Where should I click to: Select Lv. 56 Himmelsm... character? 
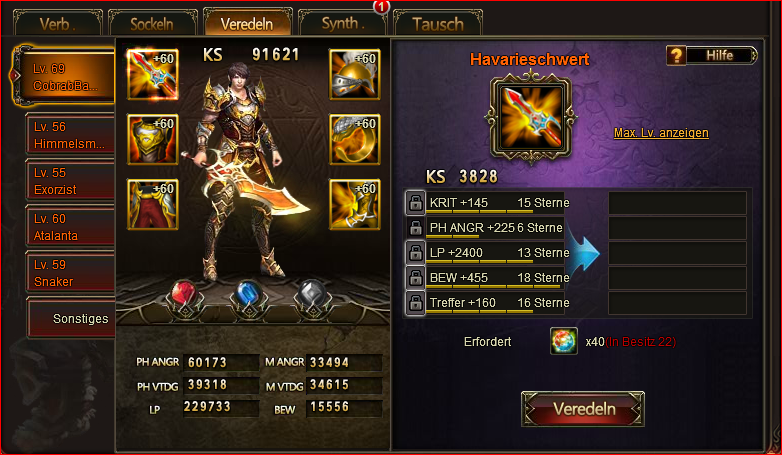[70, 135]
